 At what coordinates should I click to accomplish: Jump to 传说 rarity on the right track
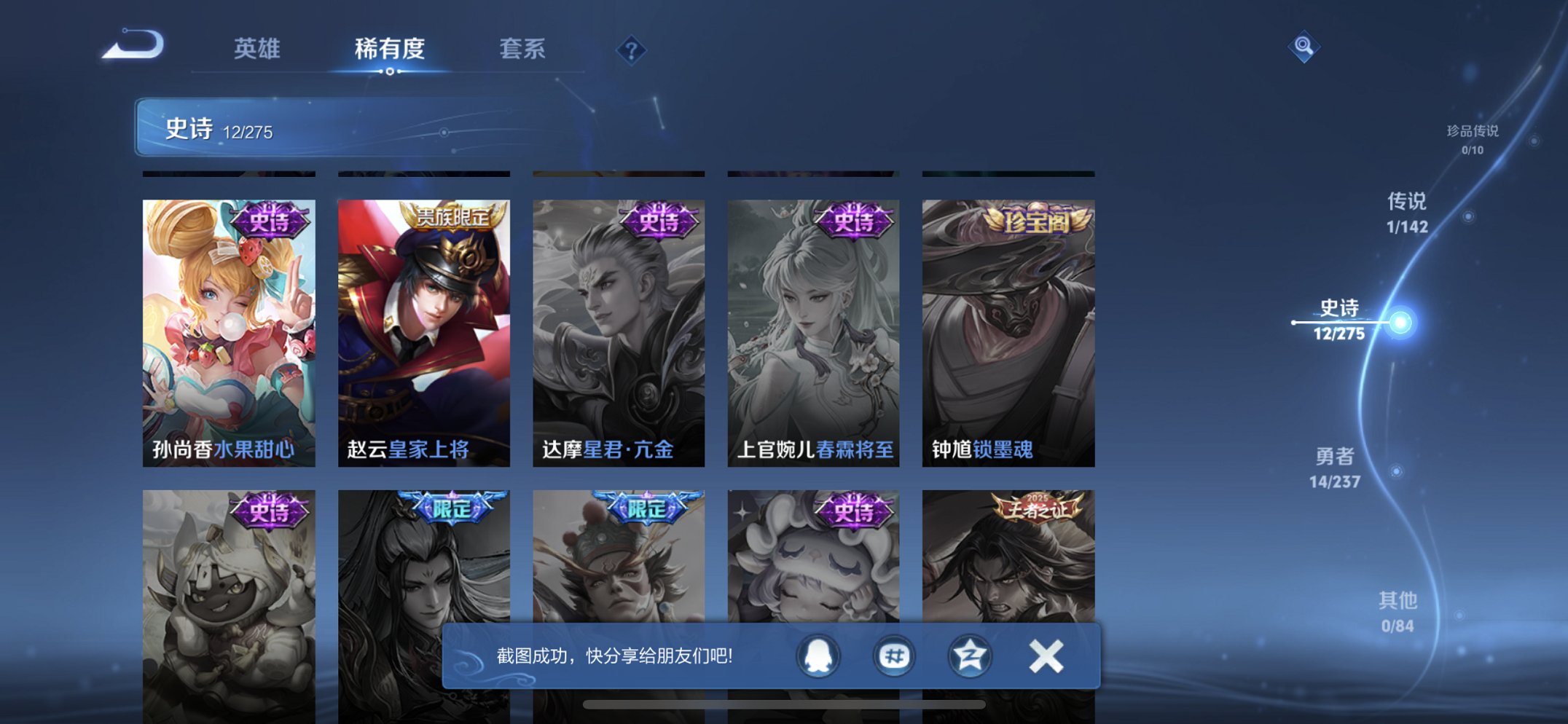(x=1407, y=215)
